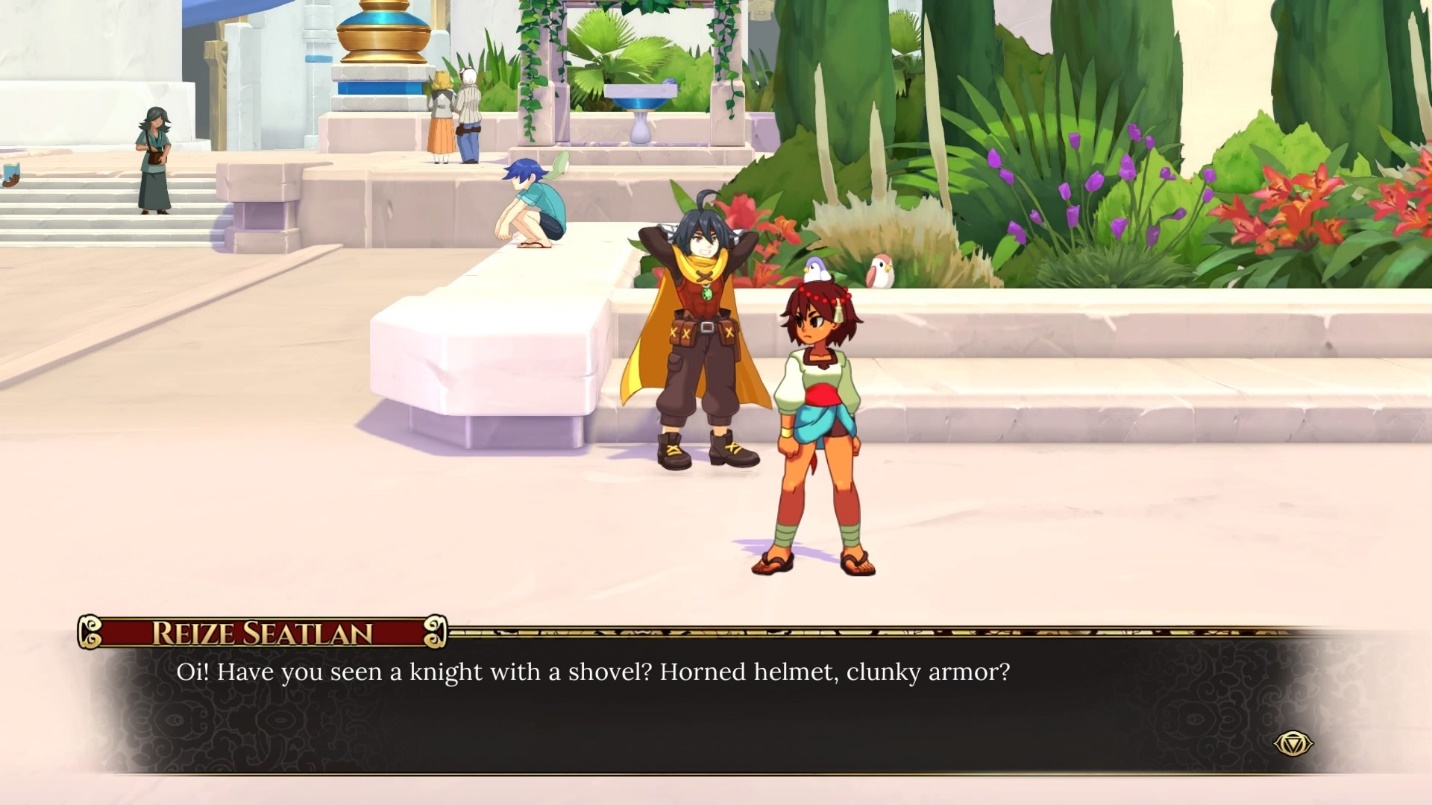The height and width of the screenshot is (805, 1432).
Task: Advance dialogue with the golden continue icon
Action: pos(1292,743)
